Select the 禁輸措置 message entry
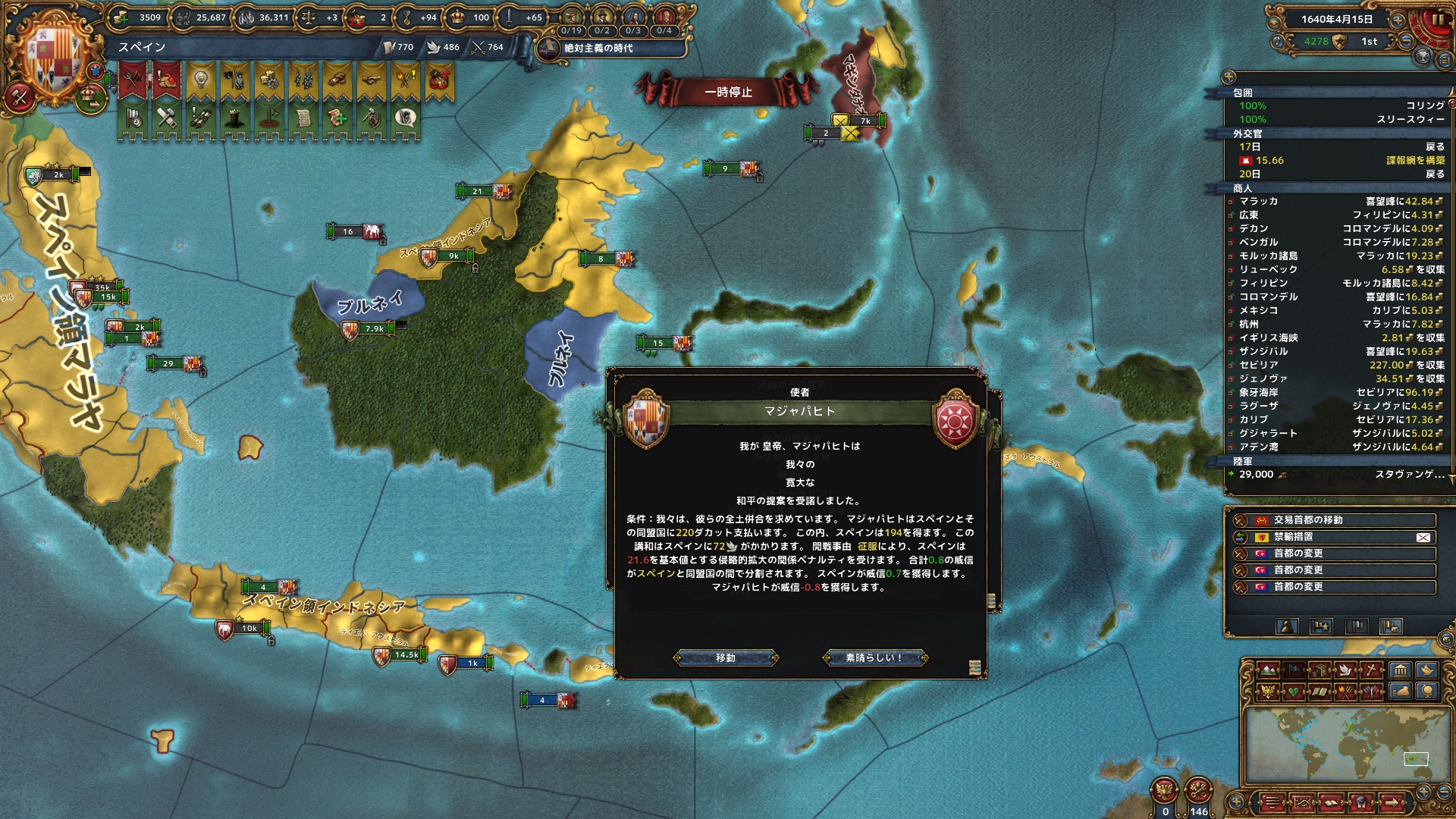Screen dimensions: 1456x819 pyautogui.click(x=1335, y=537)
